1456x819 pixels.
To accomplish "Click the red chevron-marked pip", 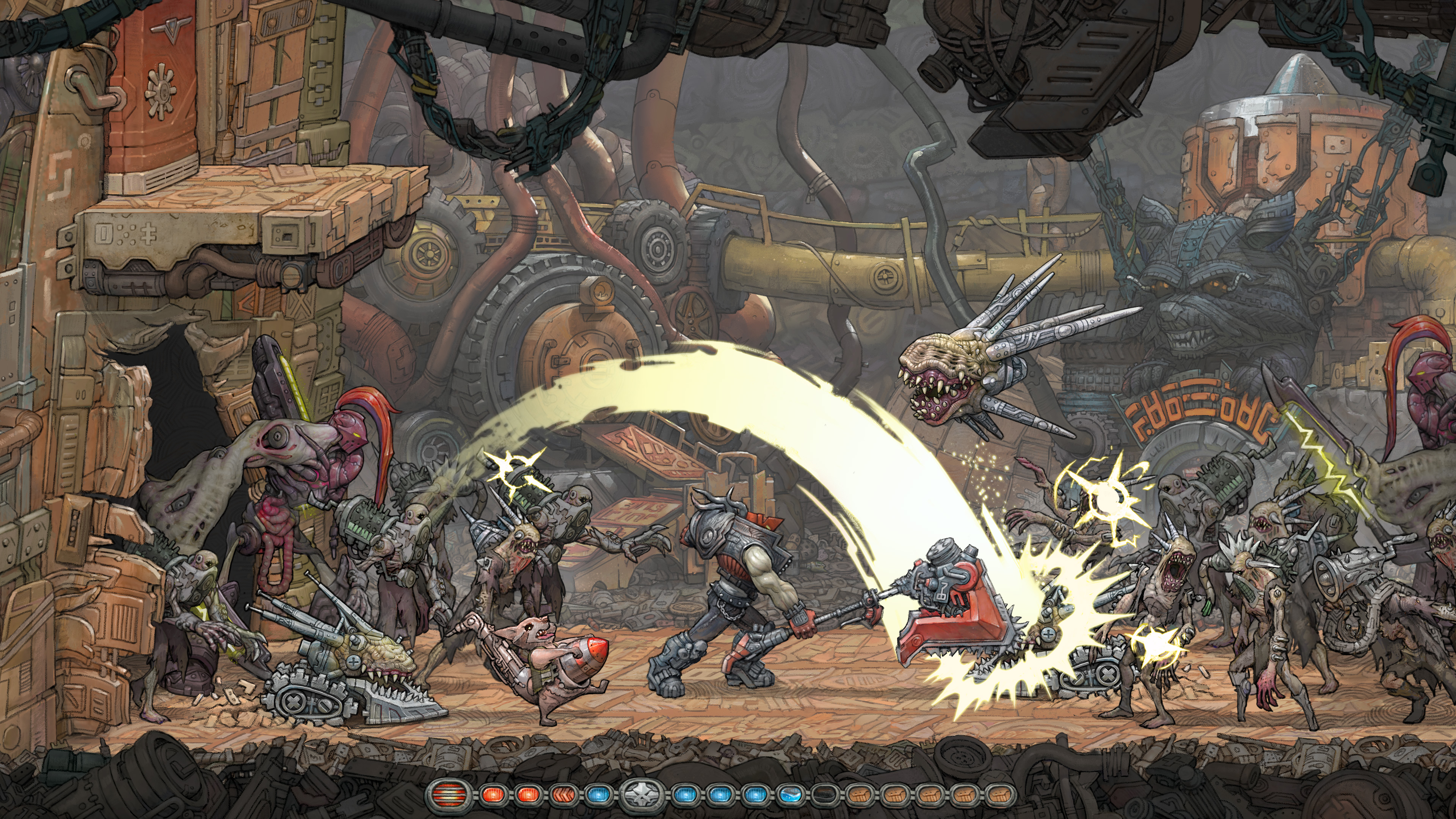I will [562, 794].
